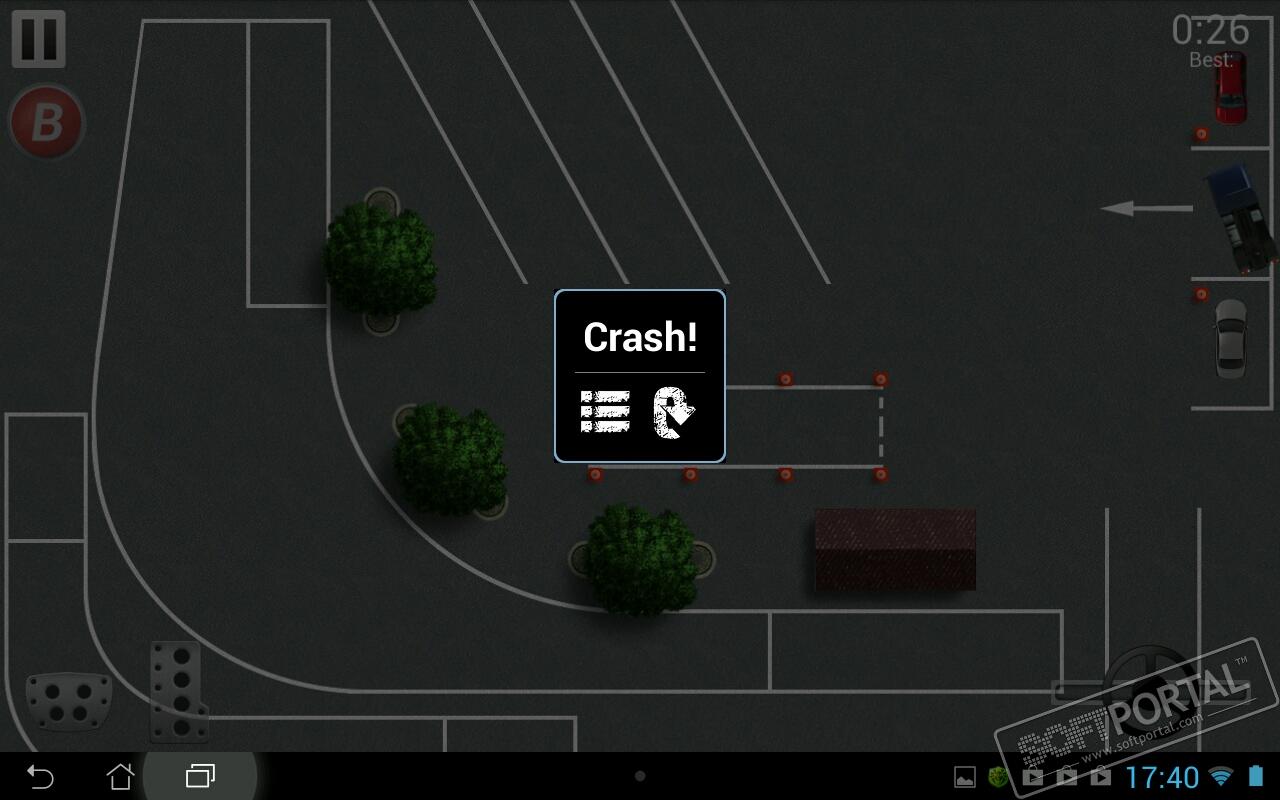Open the Android home screen
Image resolution: width=1280 pixels, height=800 pixels.
[120, 776]
